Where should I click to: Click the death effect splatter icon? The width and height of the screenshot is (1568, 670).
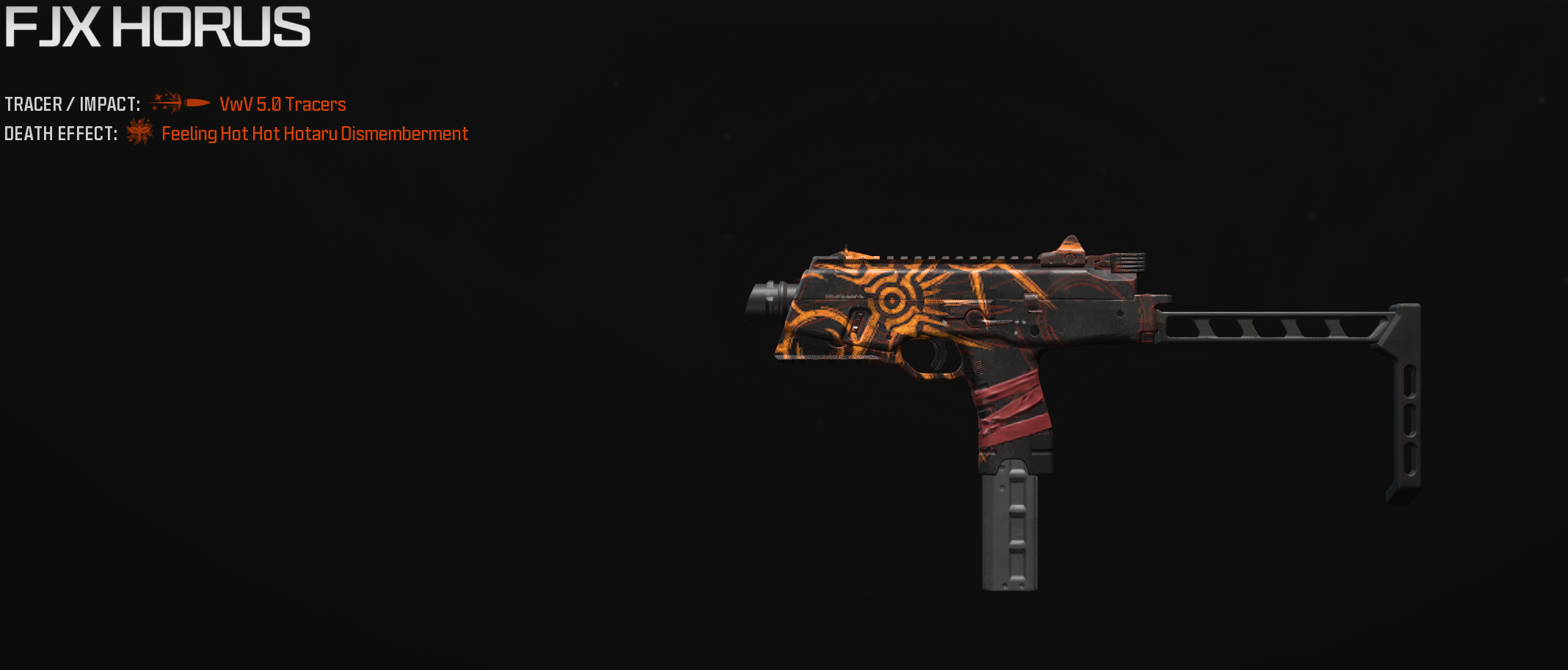click(139, 133)
